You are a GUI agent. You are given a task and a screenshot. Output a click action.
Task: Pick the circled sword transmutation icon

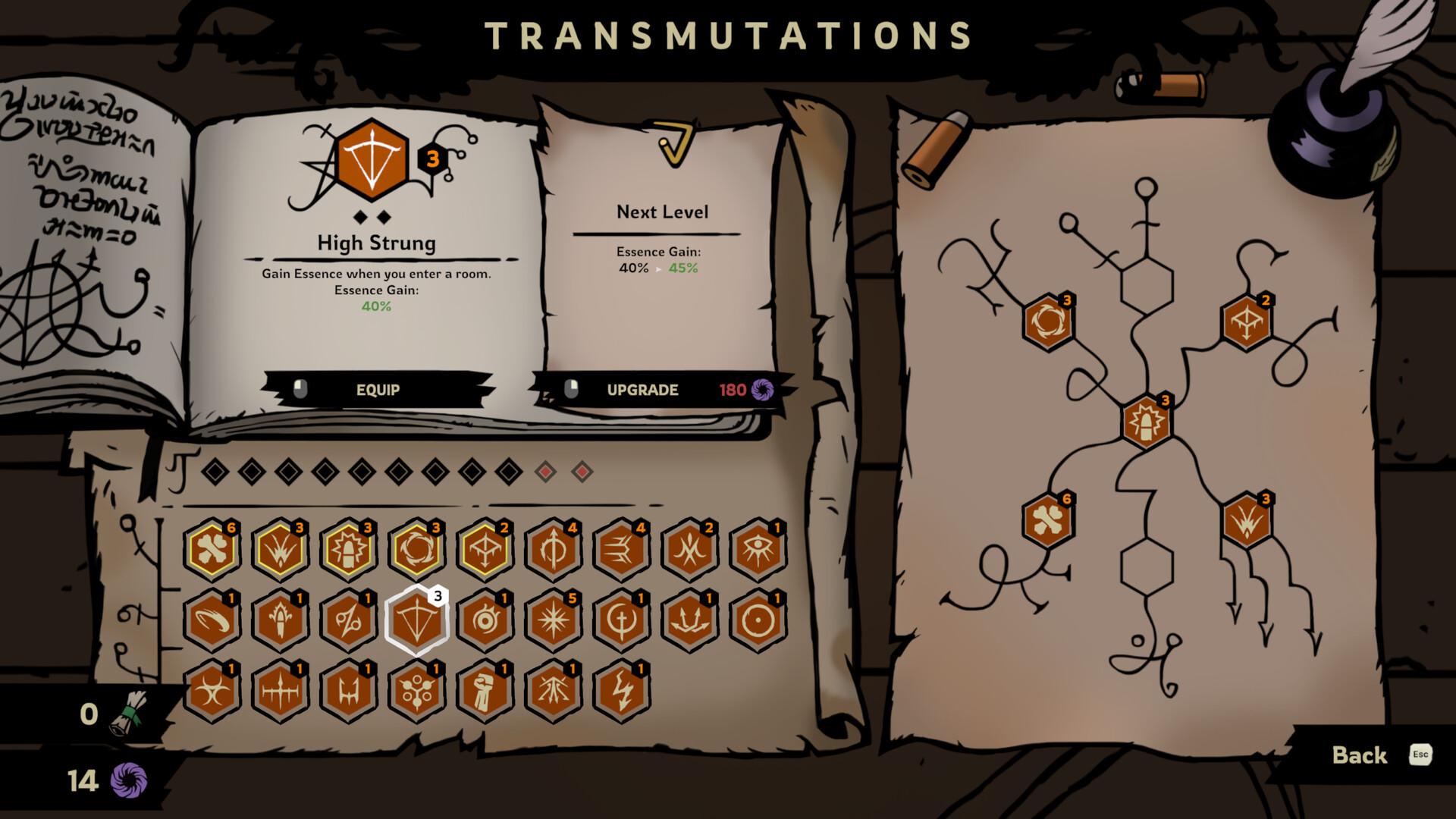pos(621,620)
